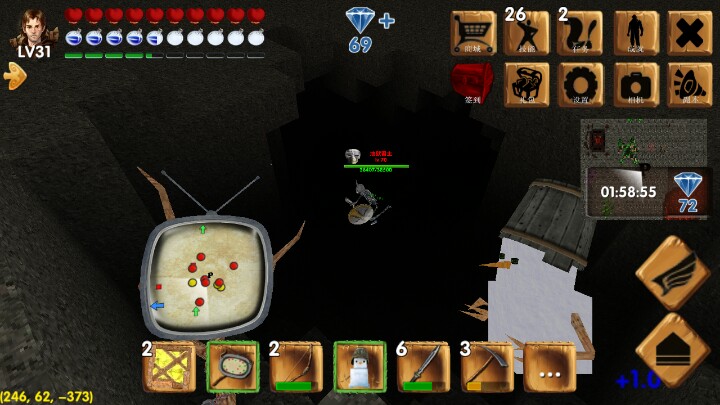
Task: Open the skills menu button
Action: (527, 32)
